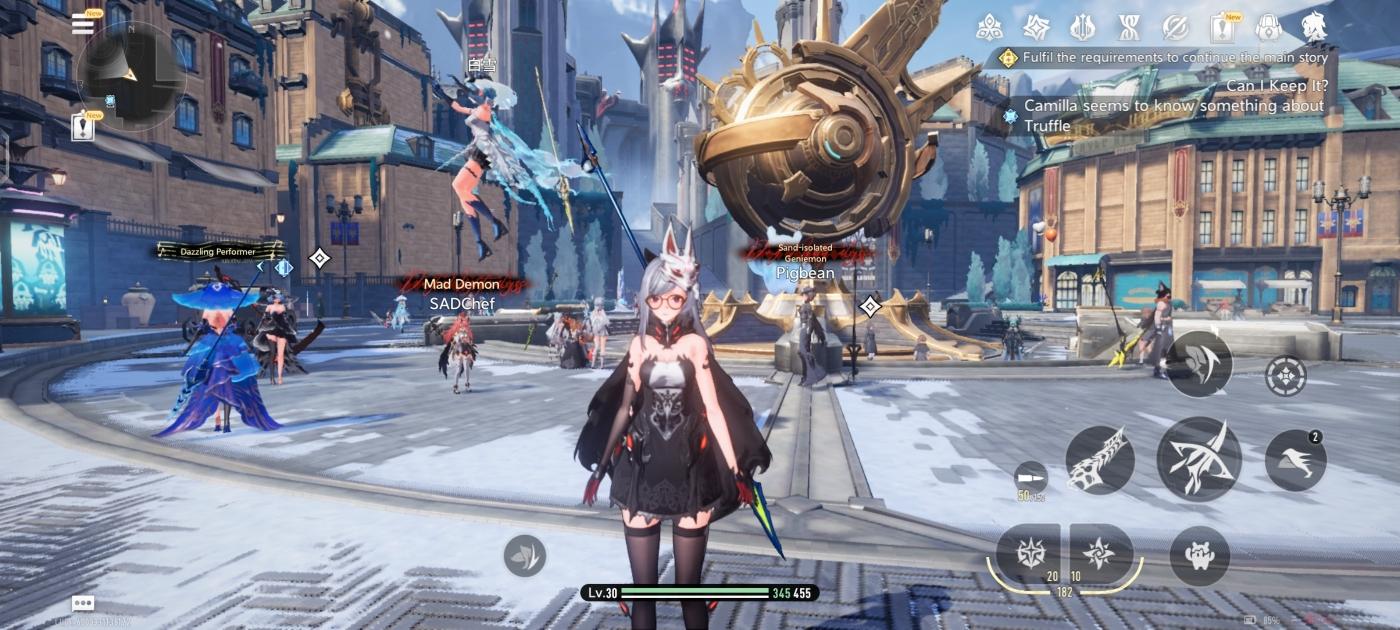Activate the central bow attack button
The height and width of the screenshot is (630, 1400).
1199,459
